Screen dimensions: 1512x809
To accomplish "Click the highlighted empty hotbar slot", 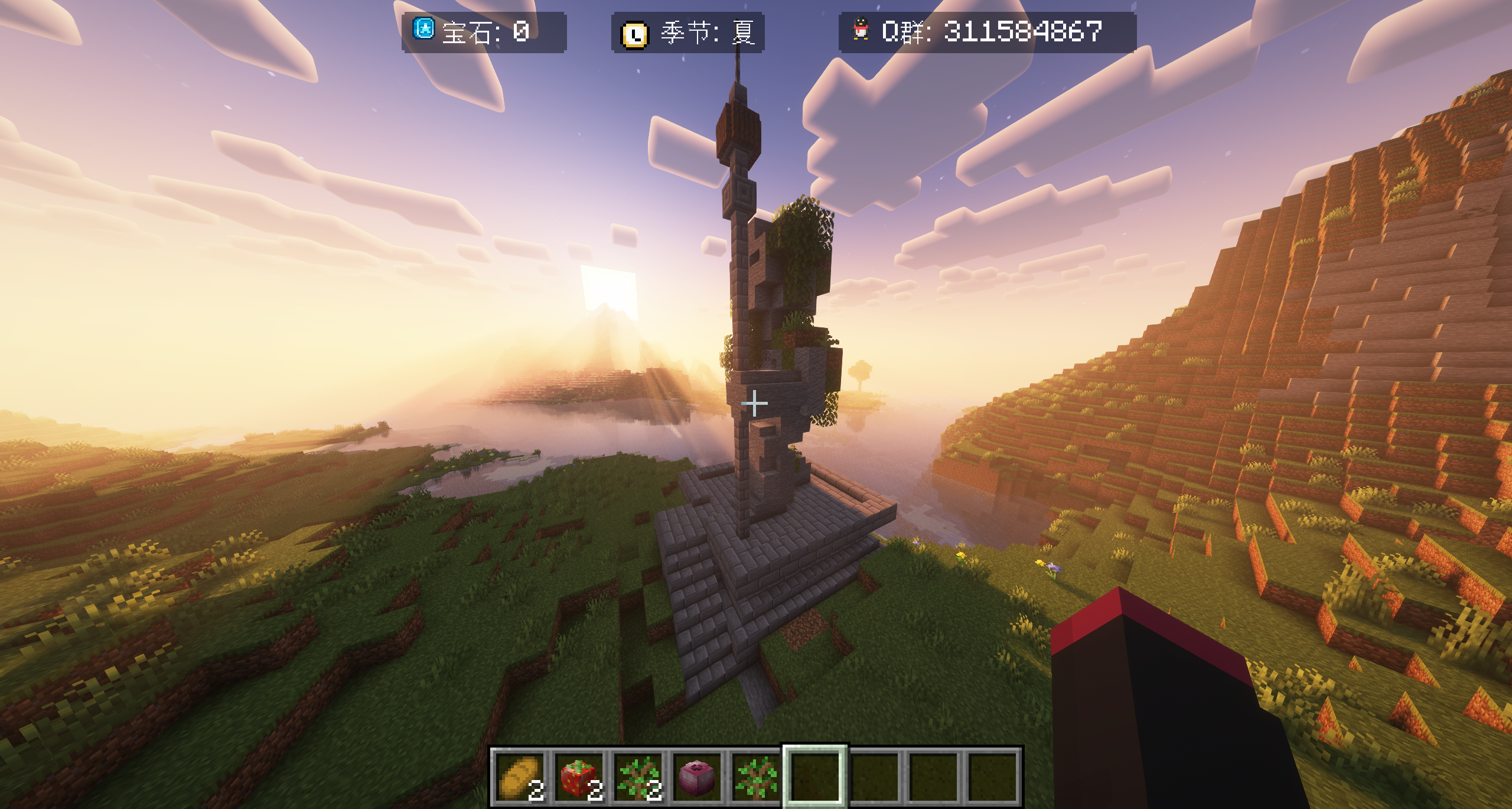I will [x=815, y=778].
